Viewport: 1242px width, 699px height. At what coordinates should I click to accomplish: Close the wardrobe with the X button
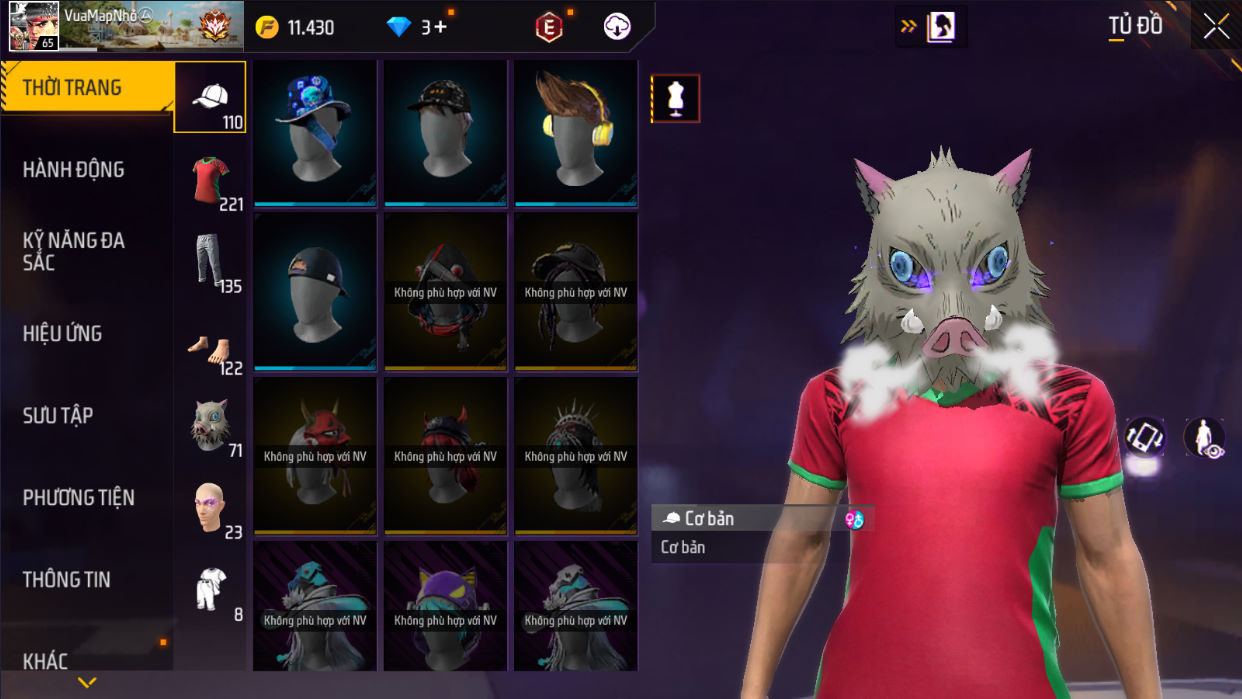click(x=1216, y=27)
